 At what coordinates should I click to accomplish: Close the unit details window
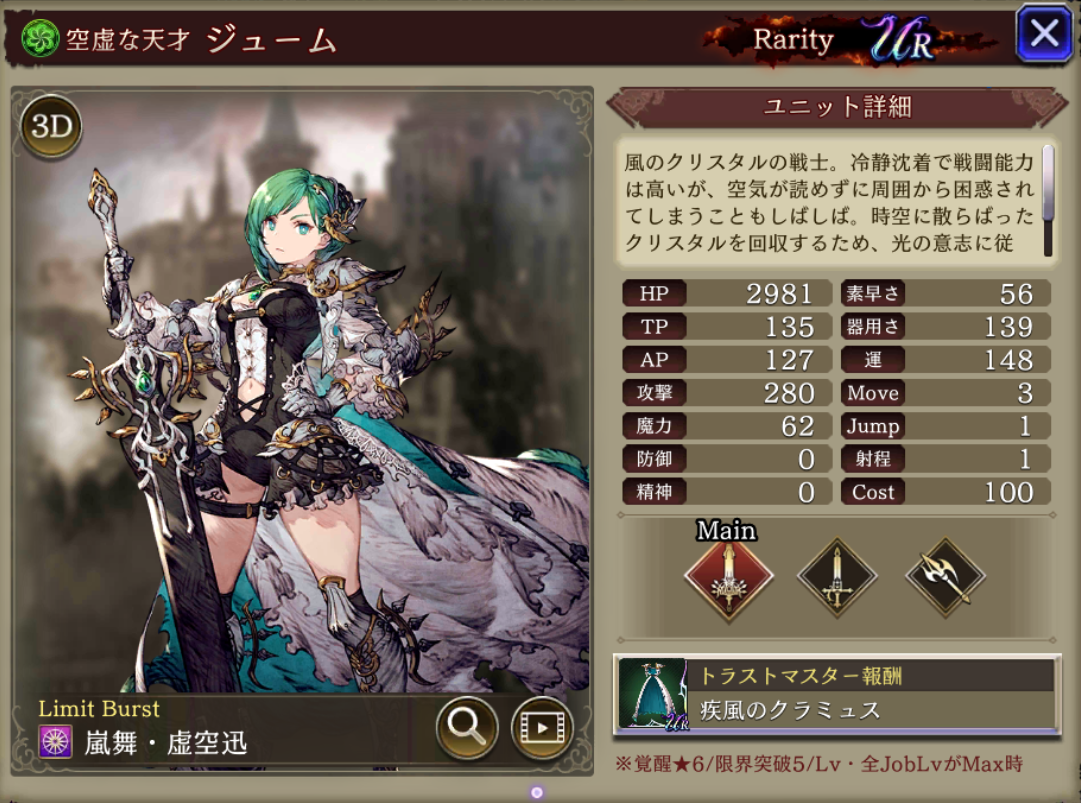point(1044,34)
